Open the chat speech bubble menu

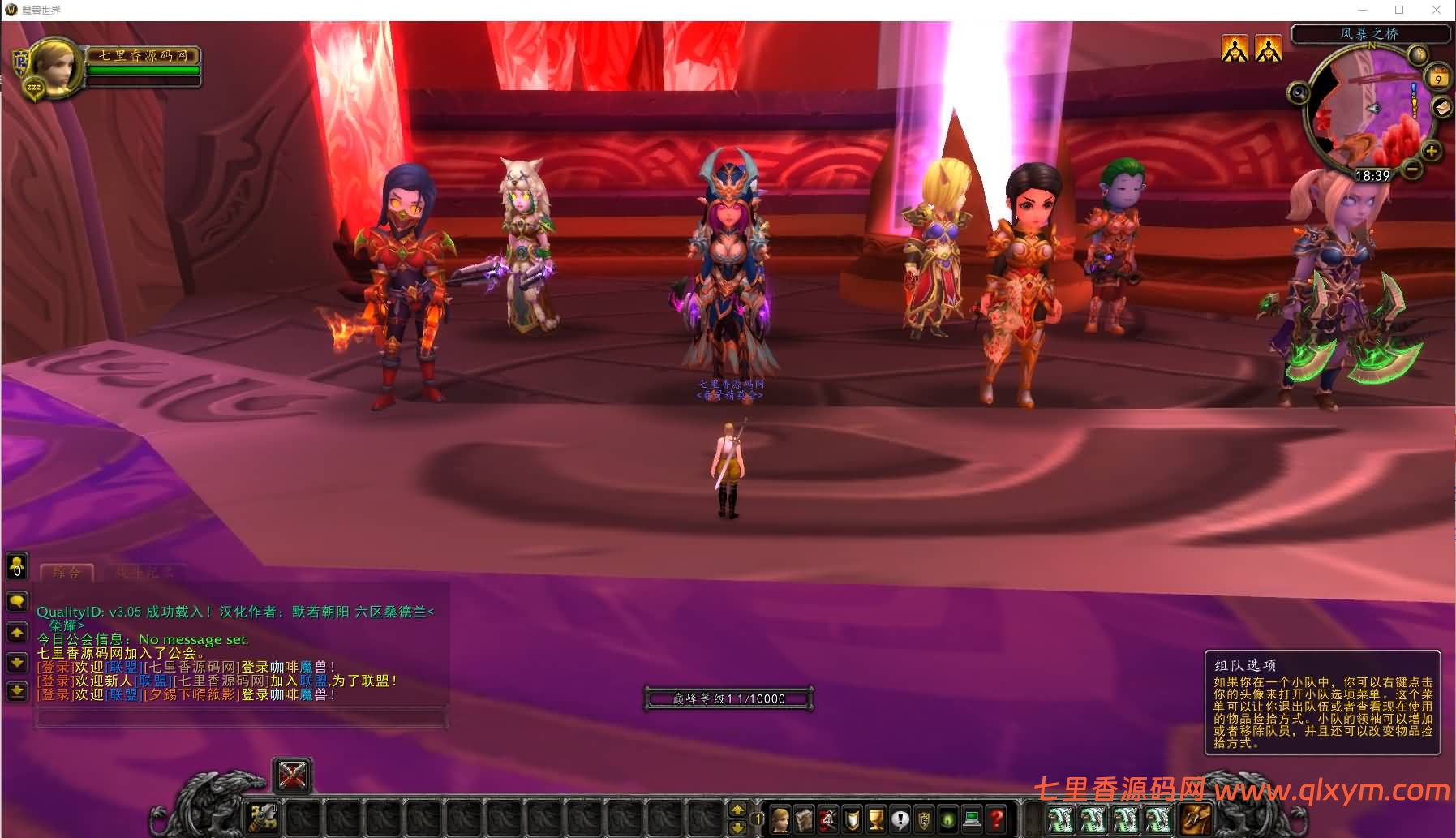17,602
